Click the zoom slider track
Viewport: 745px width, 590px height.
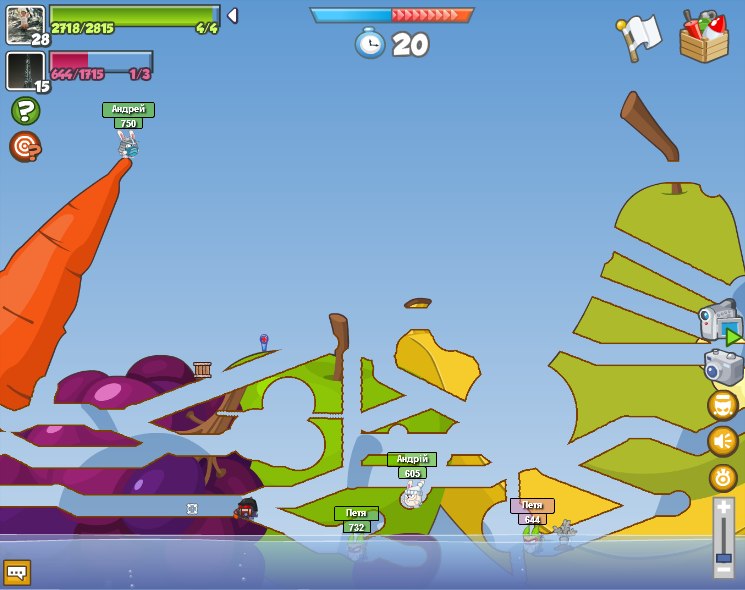coord(723,538)
